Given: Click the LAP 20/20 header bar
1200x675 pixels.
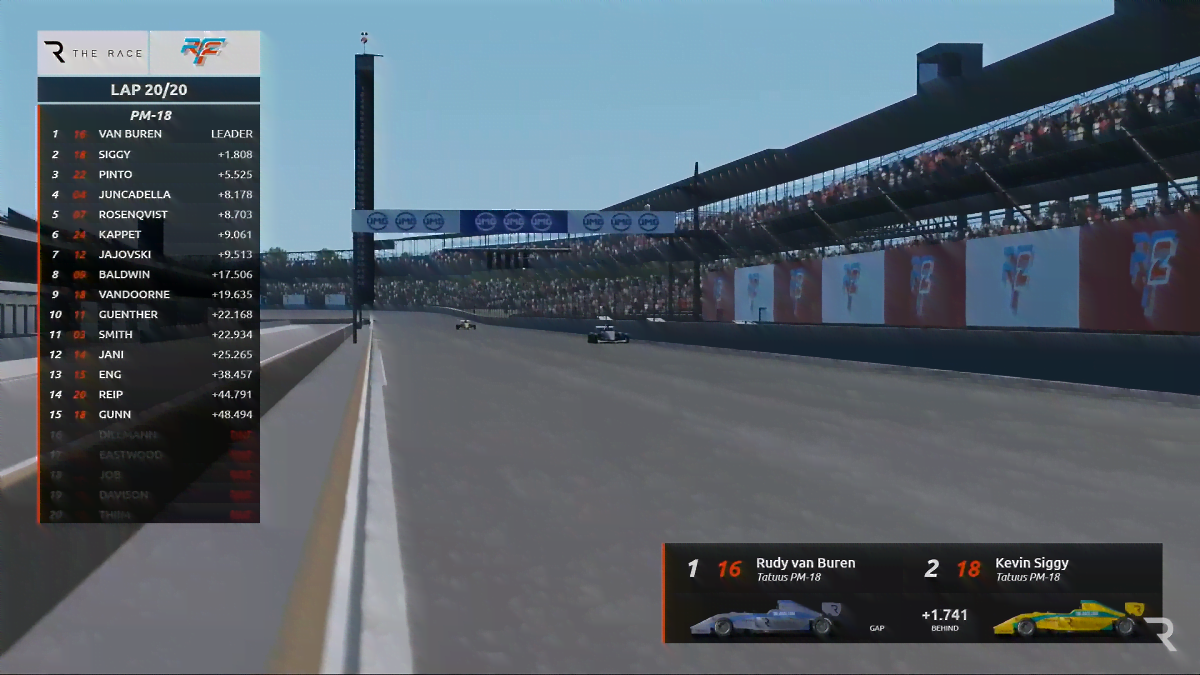Looking at the screenshot, I should click(149, 90).
